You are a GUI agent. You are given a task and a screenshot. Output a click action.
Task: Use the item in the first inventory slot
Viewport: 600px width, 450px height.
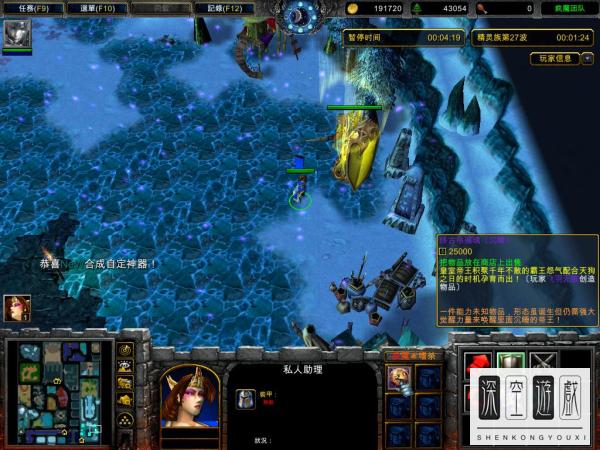[x=398, y=377]
